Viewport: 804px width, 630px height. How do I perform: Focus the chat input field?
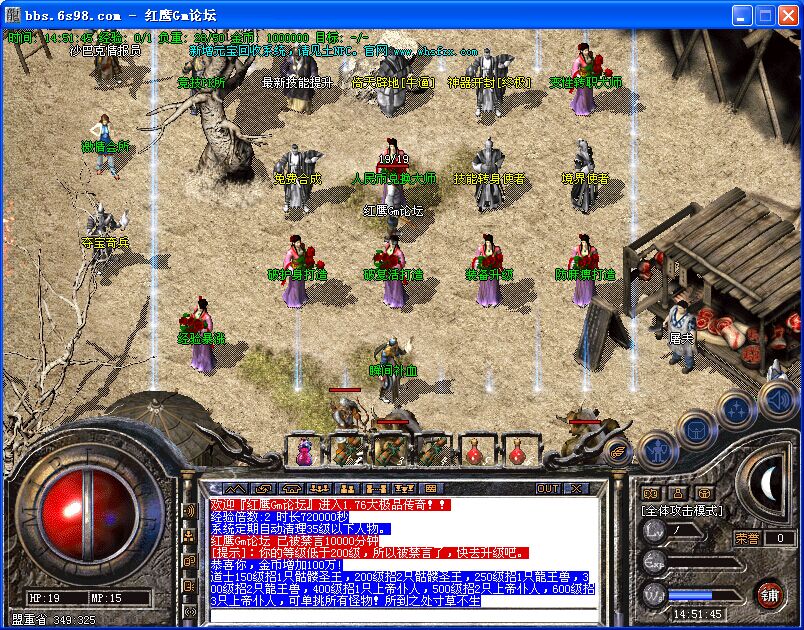click(400, 613)
